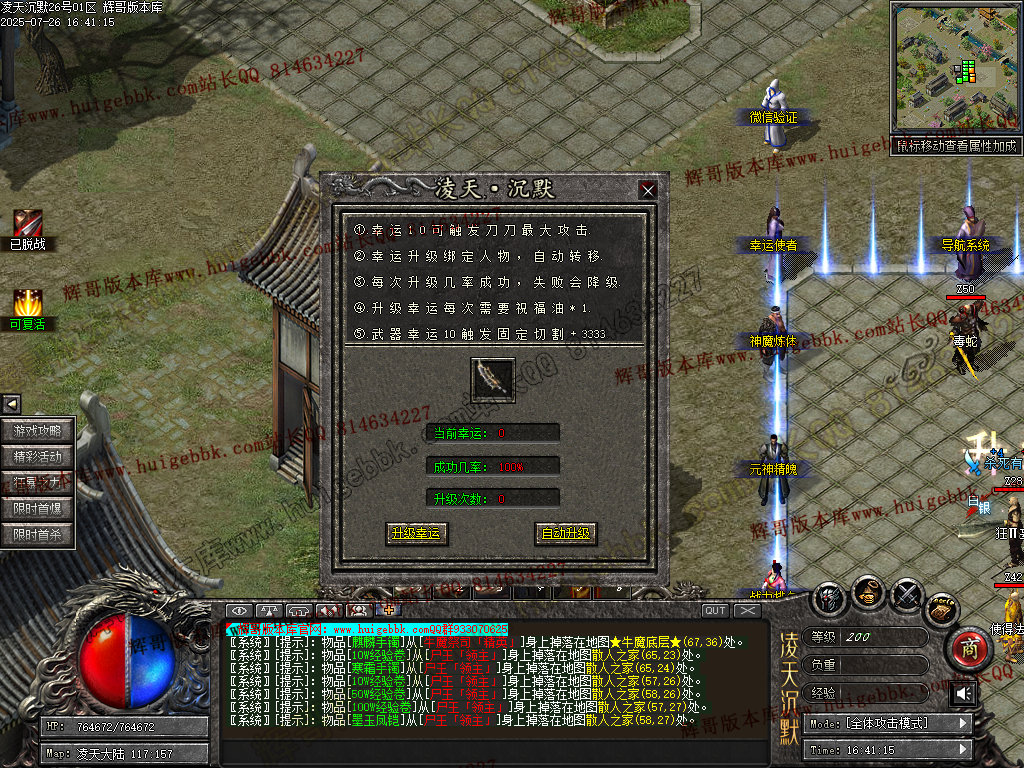Open the character helmet icon menu
The width and height of the screenshot is (1024, 768).
click(x=829, y=598)
